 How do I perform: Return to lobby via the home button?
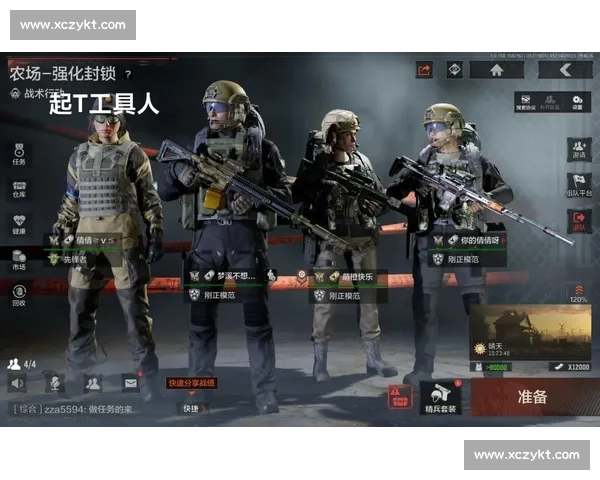(x=497, y=70)
